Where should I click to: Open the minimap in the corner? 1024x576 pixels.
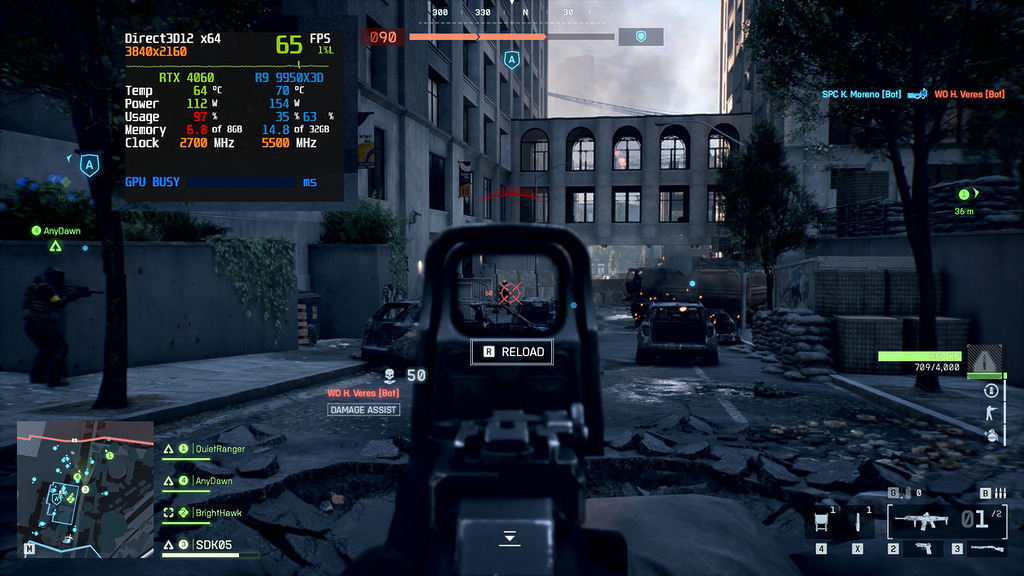click(85, 487)
